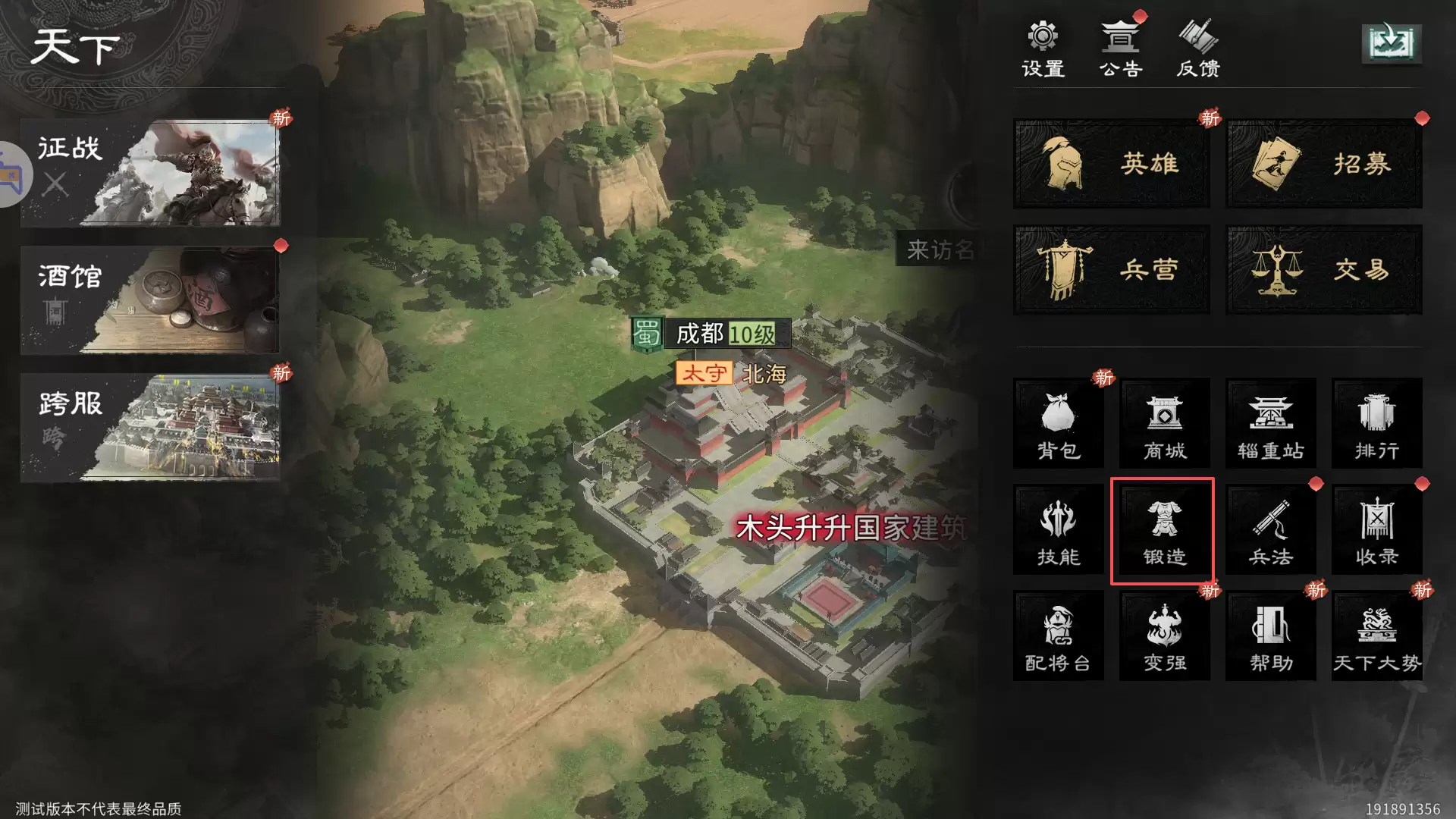Open the 设置 (Settings) menu
This screenshot has width=1456, height=819.
pyautogui.click(x=1042, y=47)
